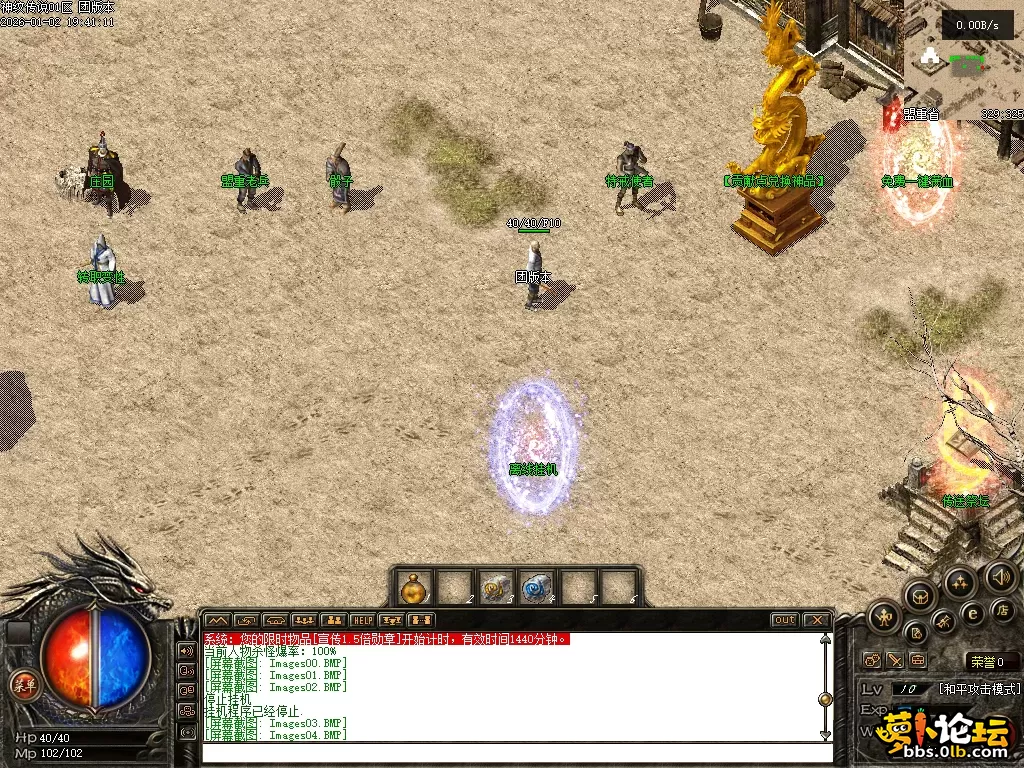The height and width of the screenshot is (768, 1024).
Task: Click the speaker chat filter button beside chat
Action: click(x=187, y=650)
